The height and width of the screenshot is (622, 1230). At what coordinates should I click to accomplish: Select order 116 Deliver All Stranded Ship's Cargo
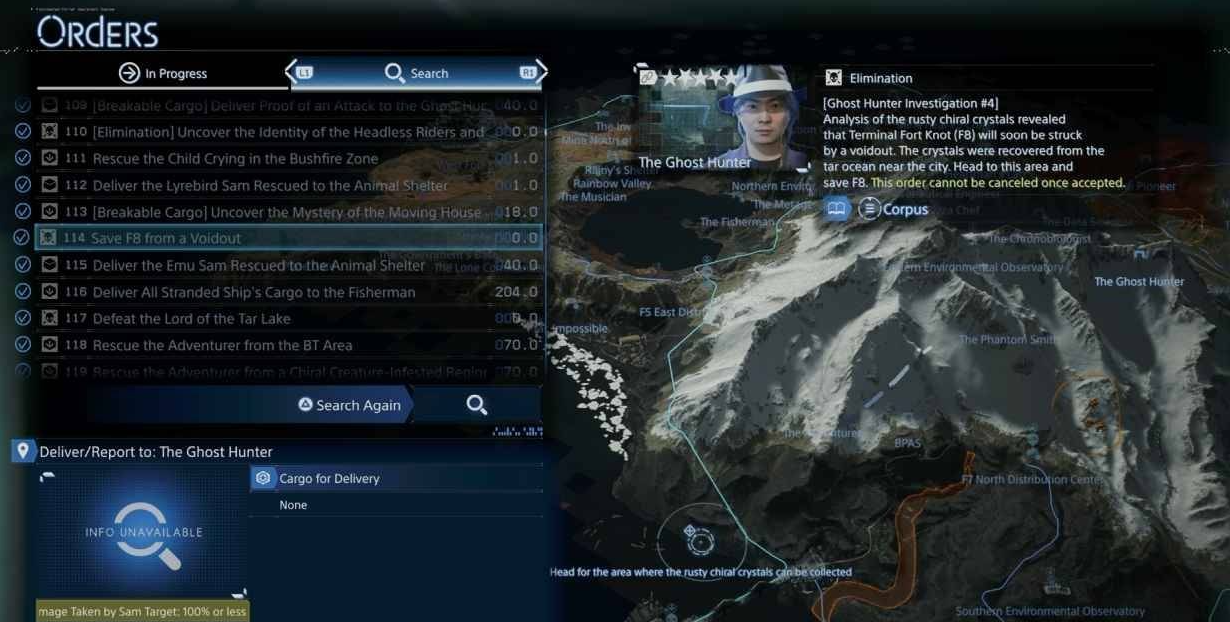click(253, 292)
